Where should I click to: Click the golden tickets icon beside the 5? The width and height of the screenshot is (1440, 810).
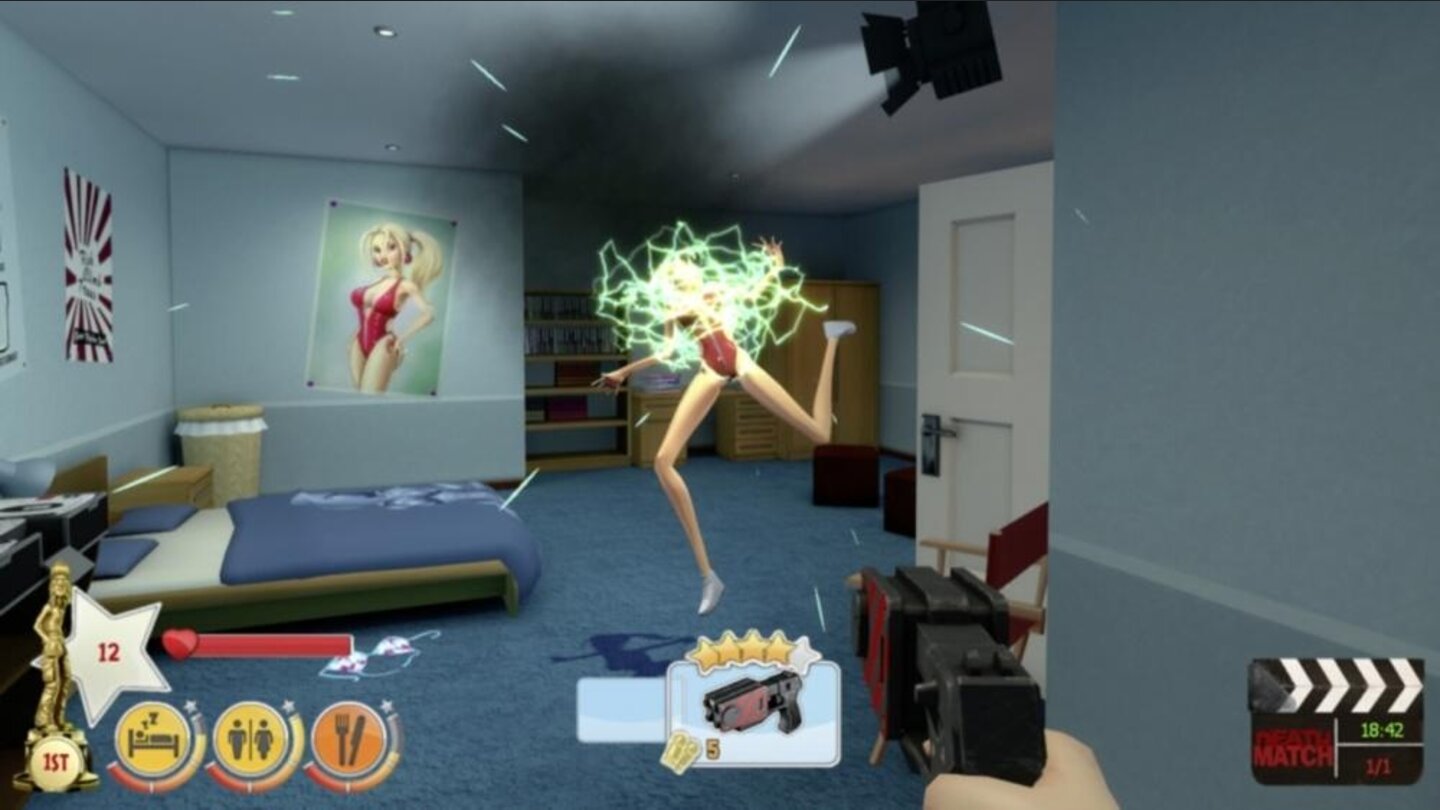point(680,750)
